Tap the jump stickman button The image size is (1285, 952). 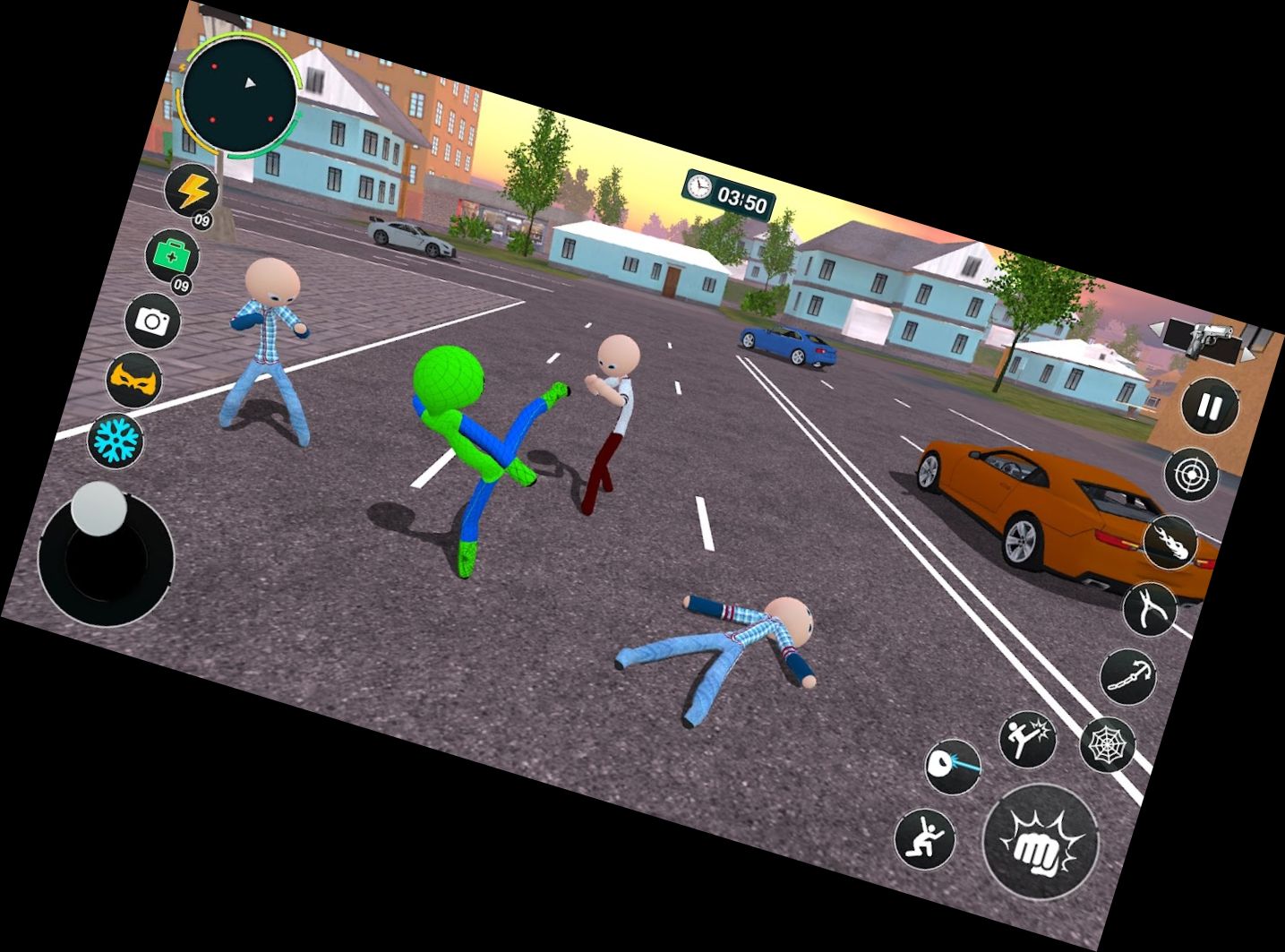(x=925, y=839)
